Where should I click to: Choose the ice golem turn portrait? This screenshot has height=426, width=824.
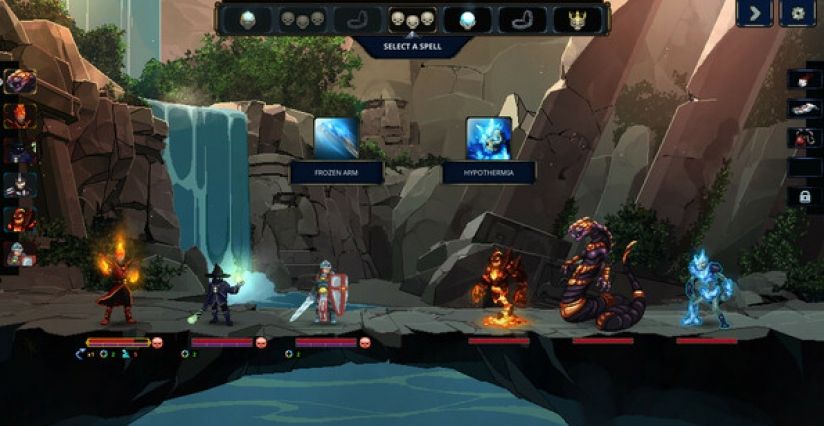pyautogui.click(x=20, y=253)
